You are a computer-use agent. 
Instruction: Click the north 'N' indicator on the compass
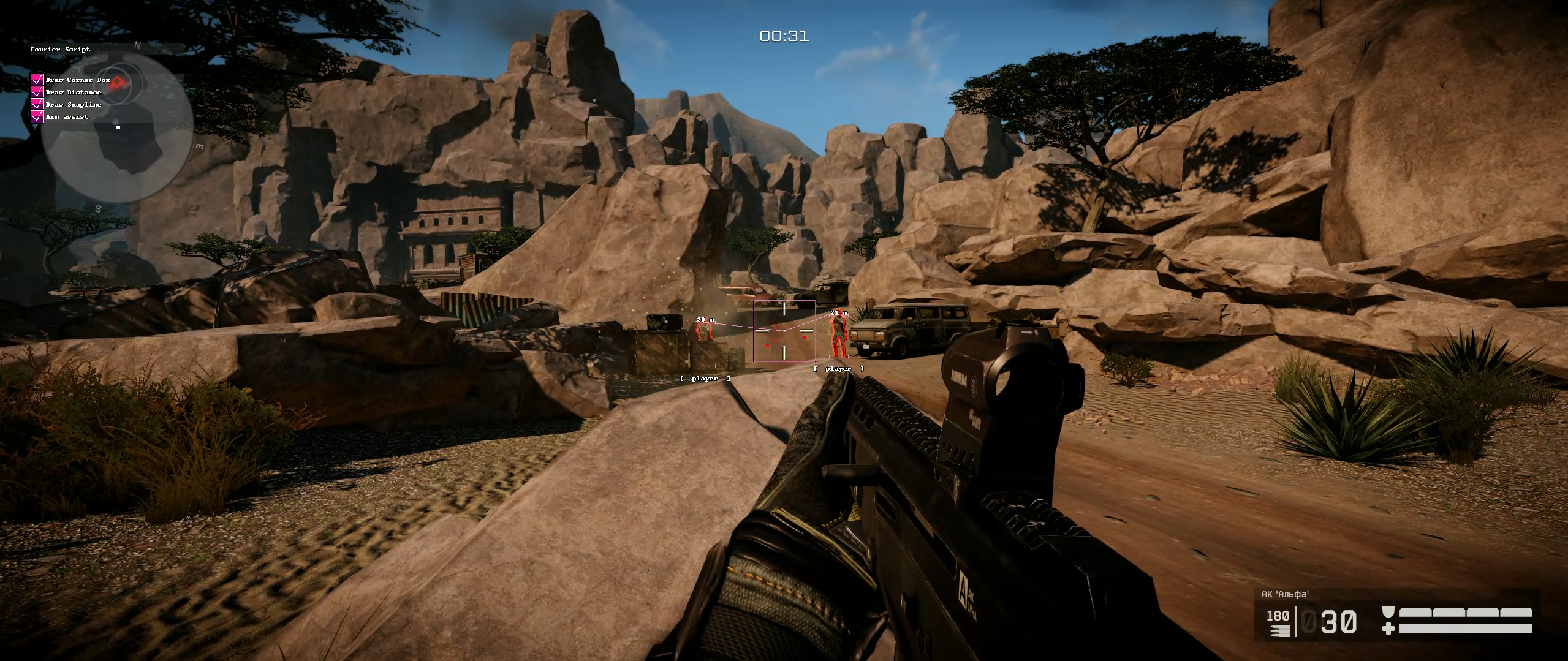click(137, 46)
